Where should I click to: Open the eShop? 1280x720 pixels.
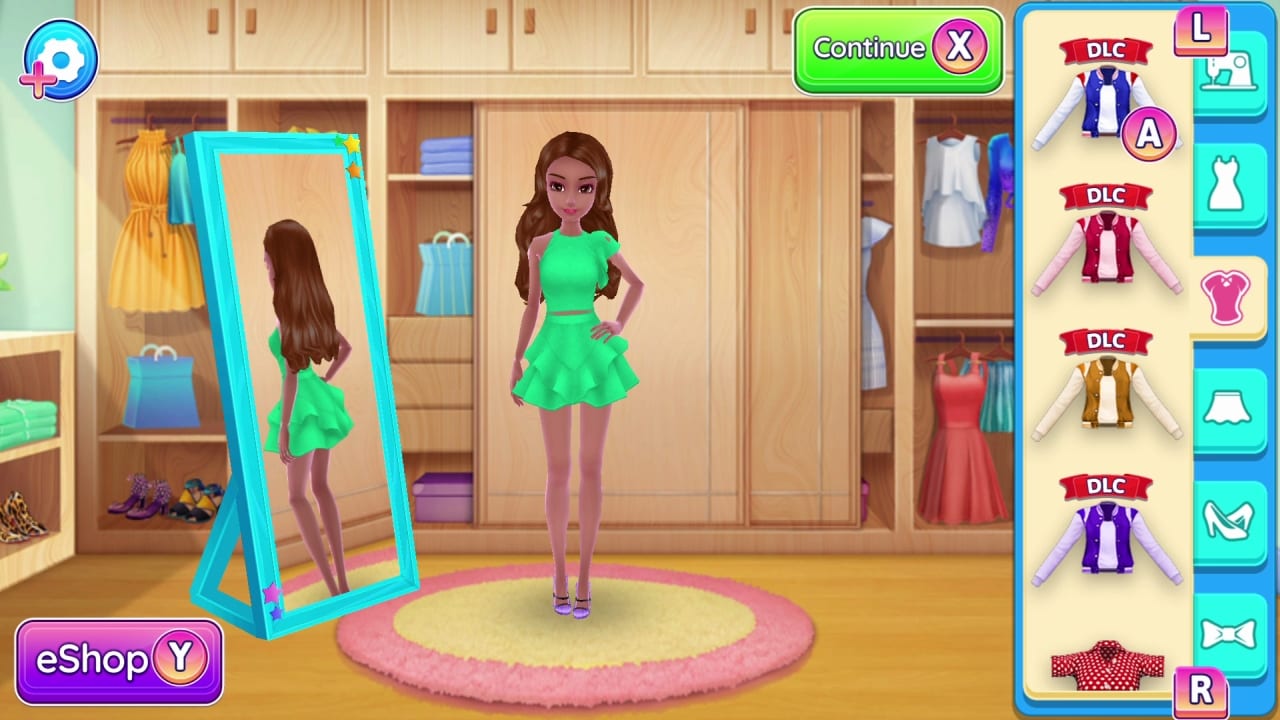(x=118, y=662)
